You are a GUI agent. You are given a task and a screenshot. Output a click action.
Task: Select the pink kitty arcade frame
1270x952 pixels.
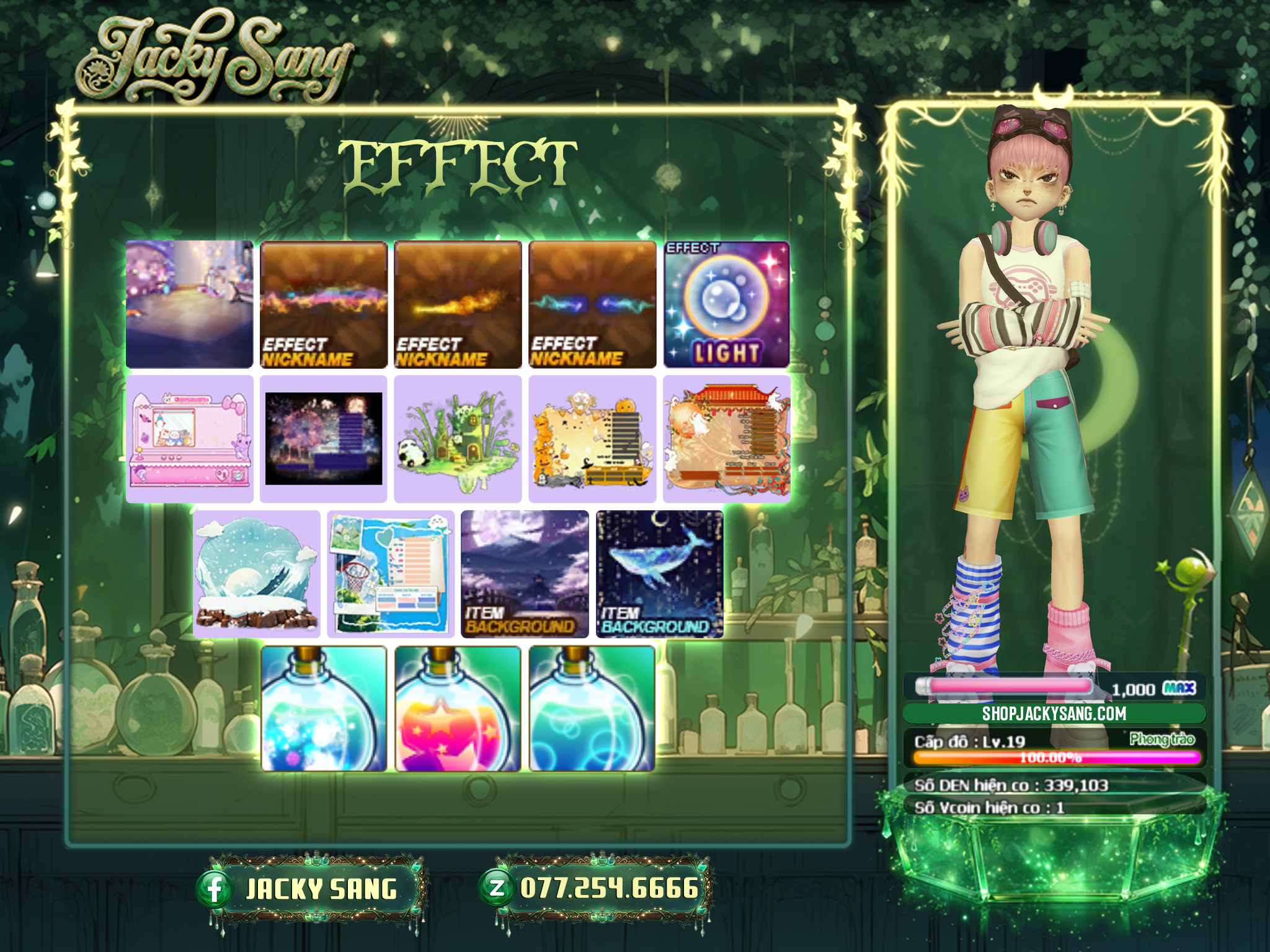(x=189, y=439)
